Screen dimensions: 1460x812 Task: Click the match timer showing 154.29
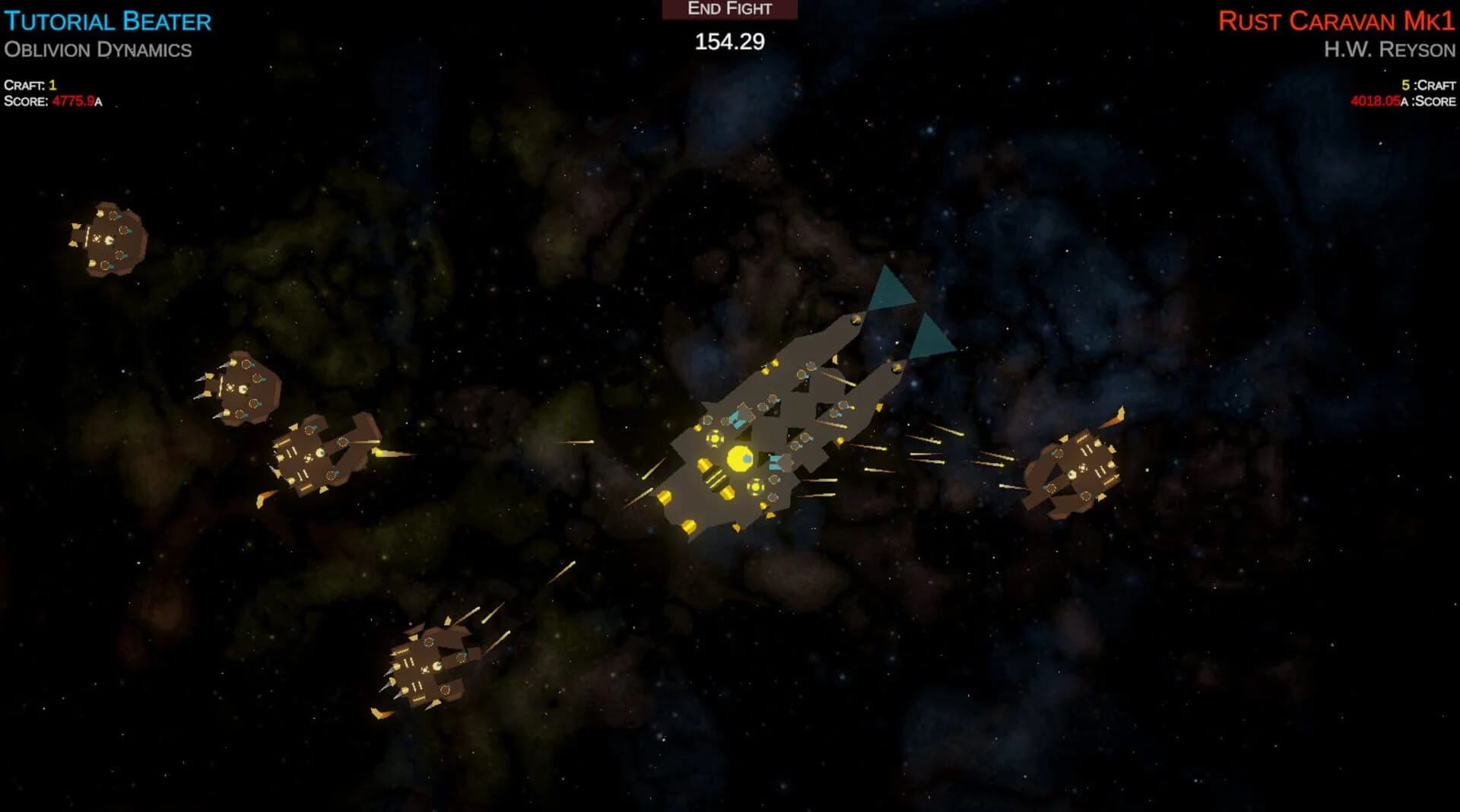pyautogui.click(x=729, y=42)
